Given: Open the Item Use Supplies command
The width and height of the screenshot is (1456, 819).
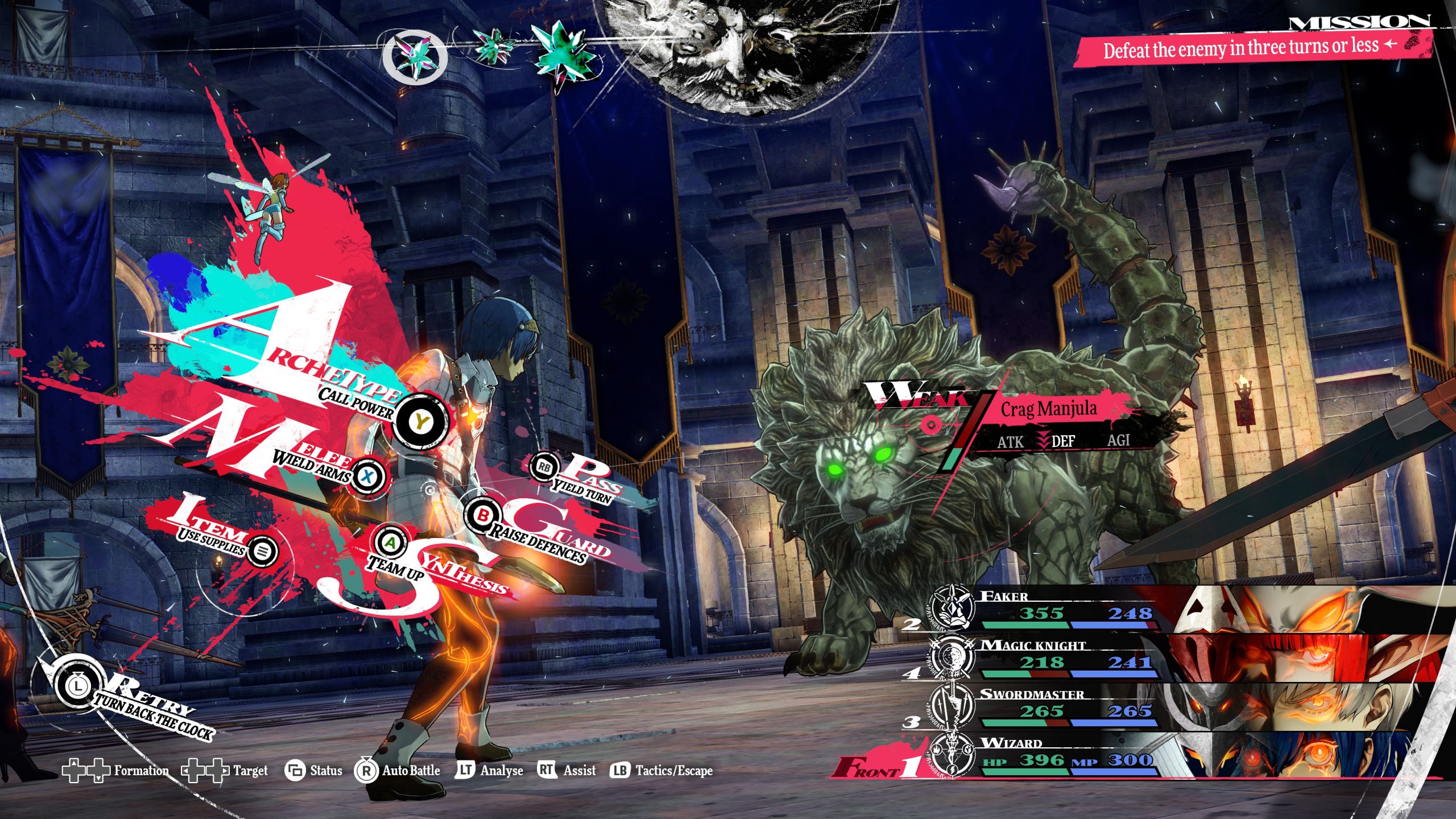Looking at the screenshot, I should [x=262, y=551].
